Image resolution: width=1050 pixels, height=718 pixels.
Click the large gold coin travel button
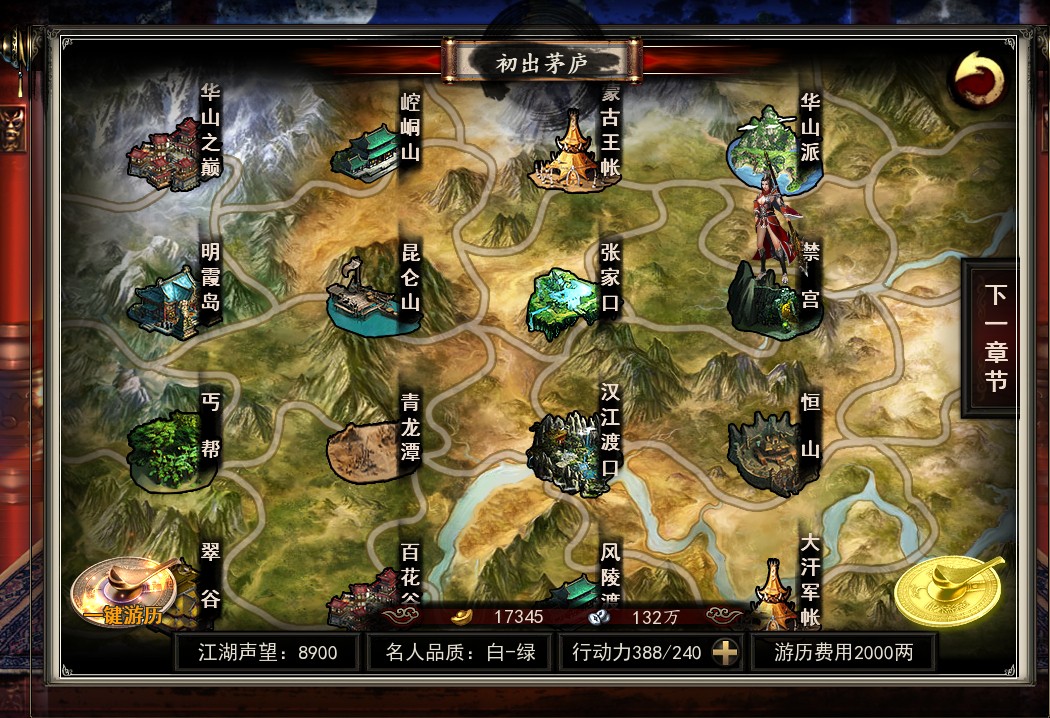coord(947,591)
